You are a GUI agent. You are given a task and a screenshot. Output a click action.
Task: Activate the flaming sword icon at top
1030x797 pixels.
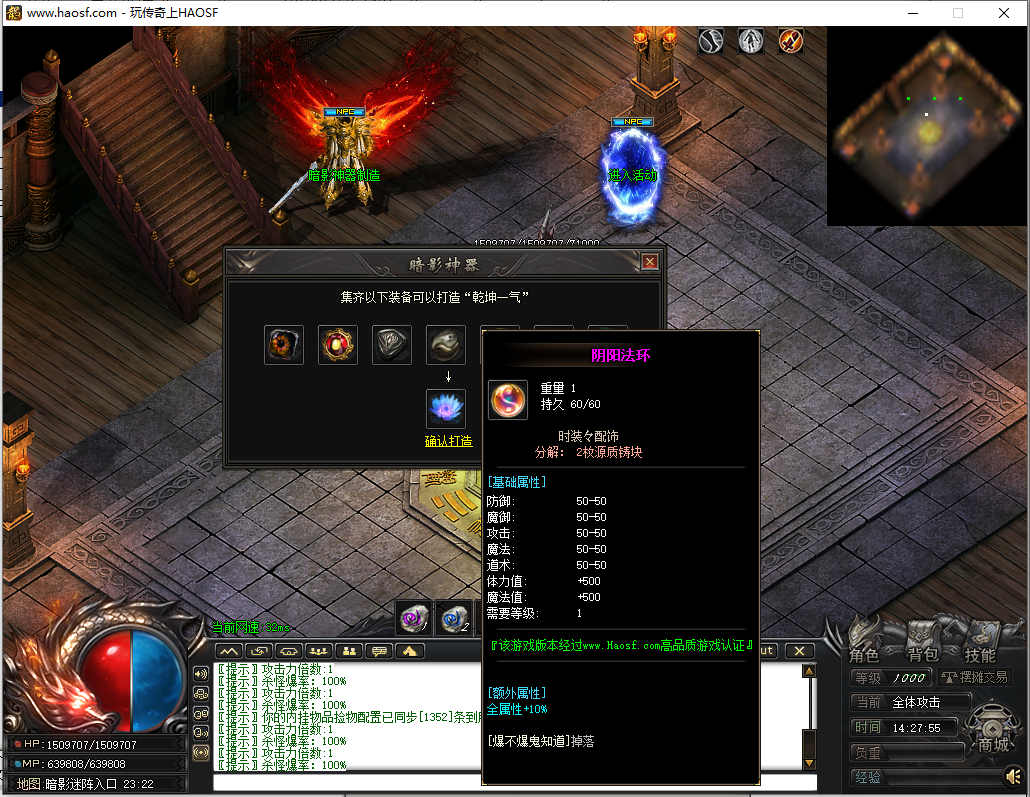tap(791, 41)
